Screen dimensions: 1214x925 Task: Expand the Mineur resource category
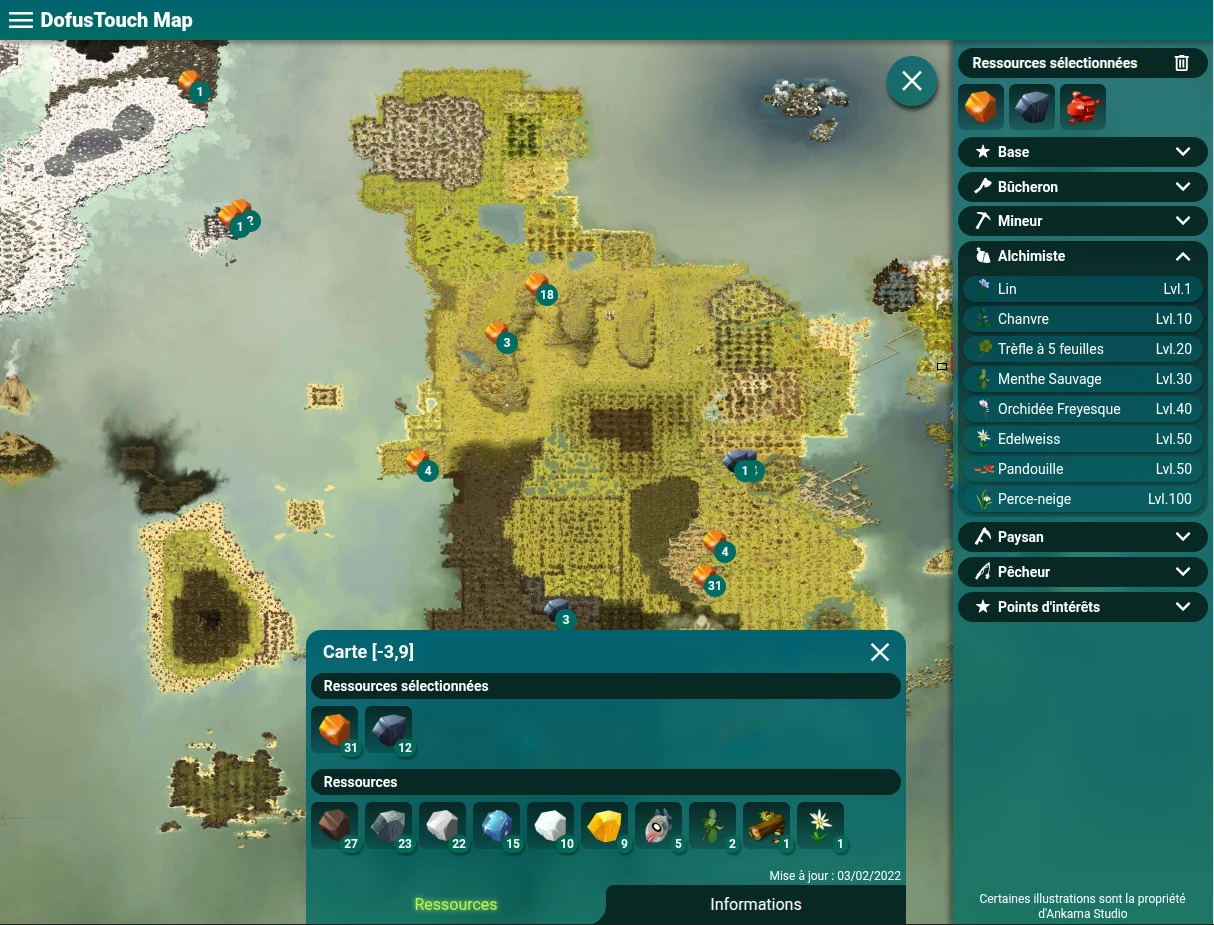(x=1082, y=221)
